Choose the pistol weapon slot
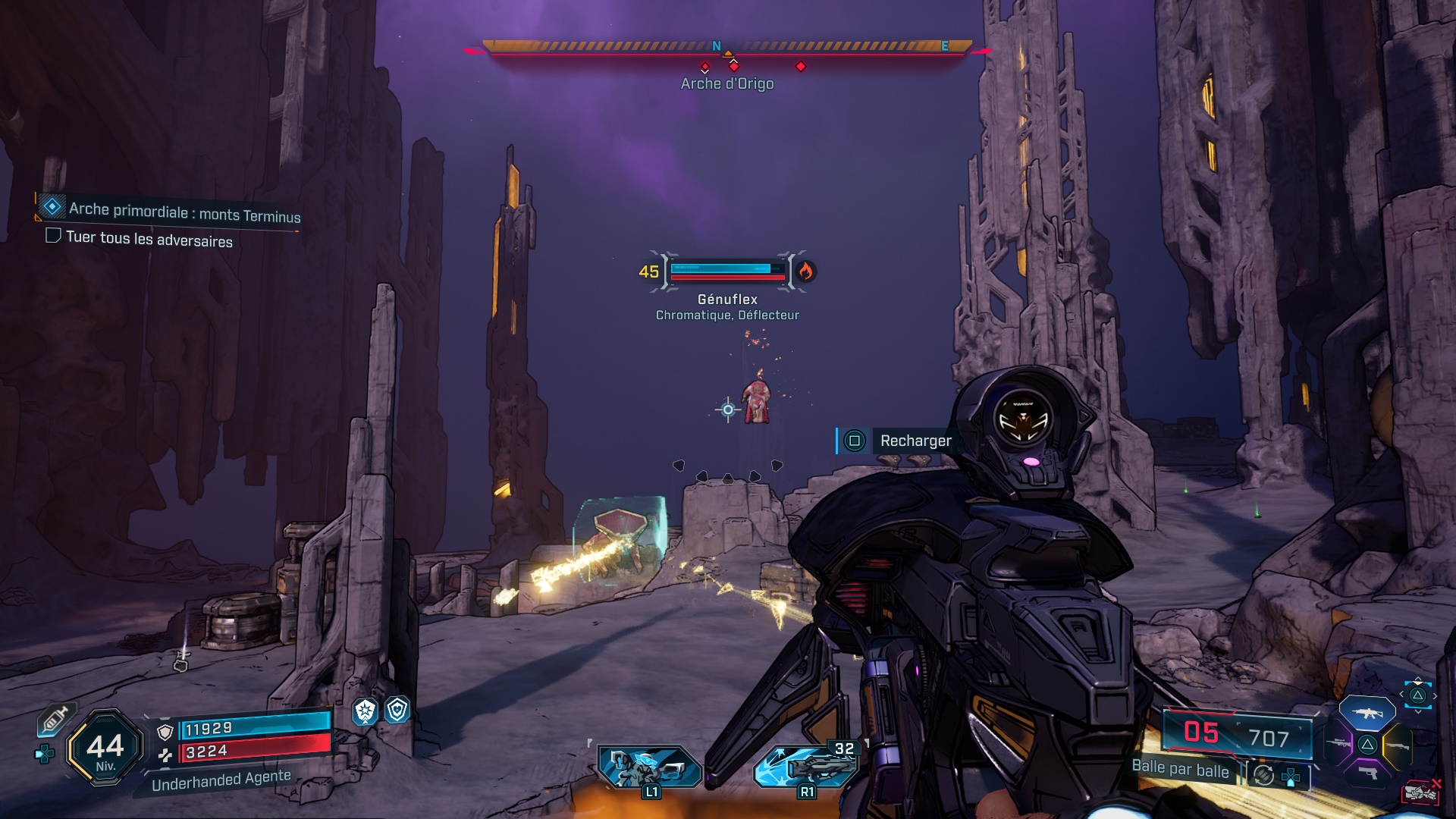The image size is (1456, 819). pyautogui.click(x=1367, y=773)
